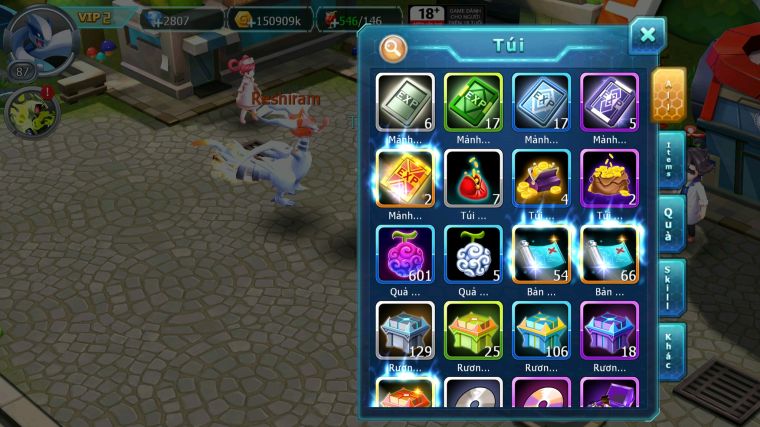Select the blueprint scroll with 66
Image resolution: width=760 pixels, height=427 pixels.
(609, 254)
